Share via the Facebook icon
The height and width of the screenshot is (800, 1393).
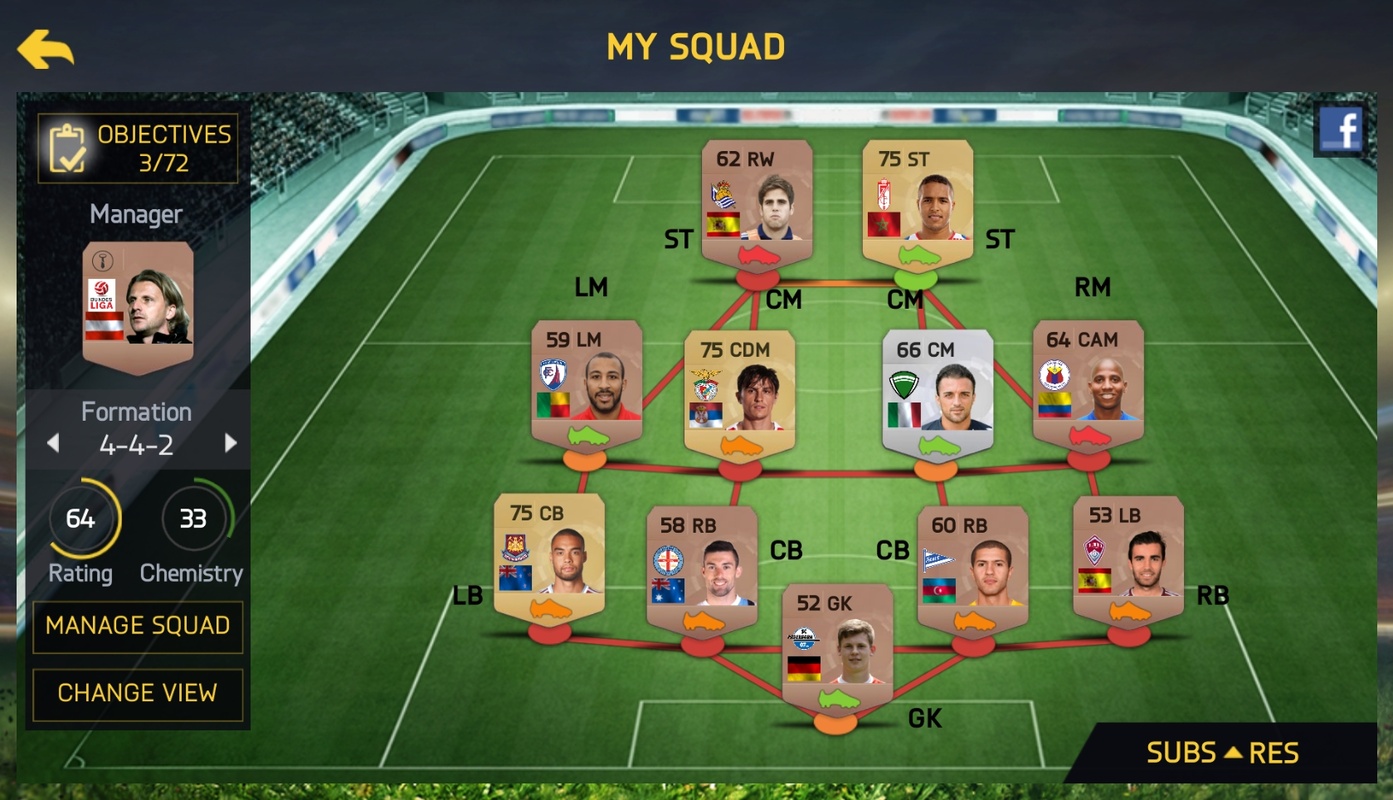(1340, 130)
